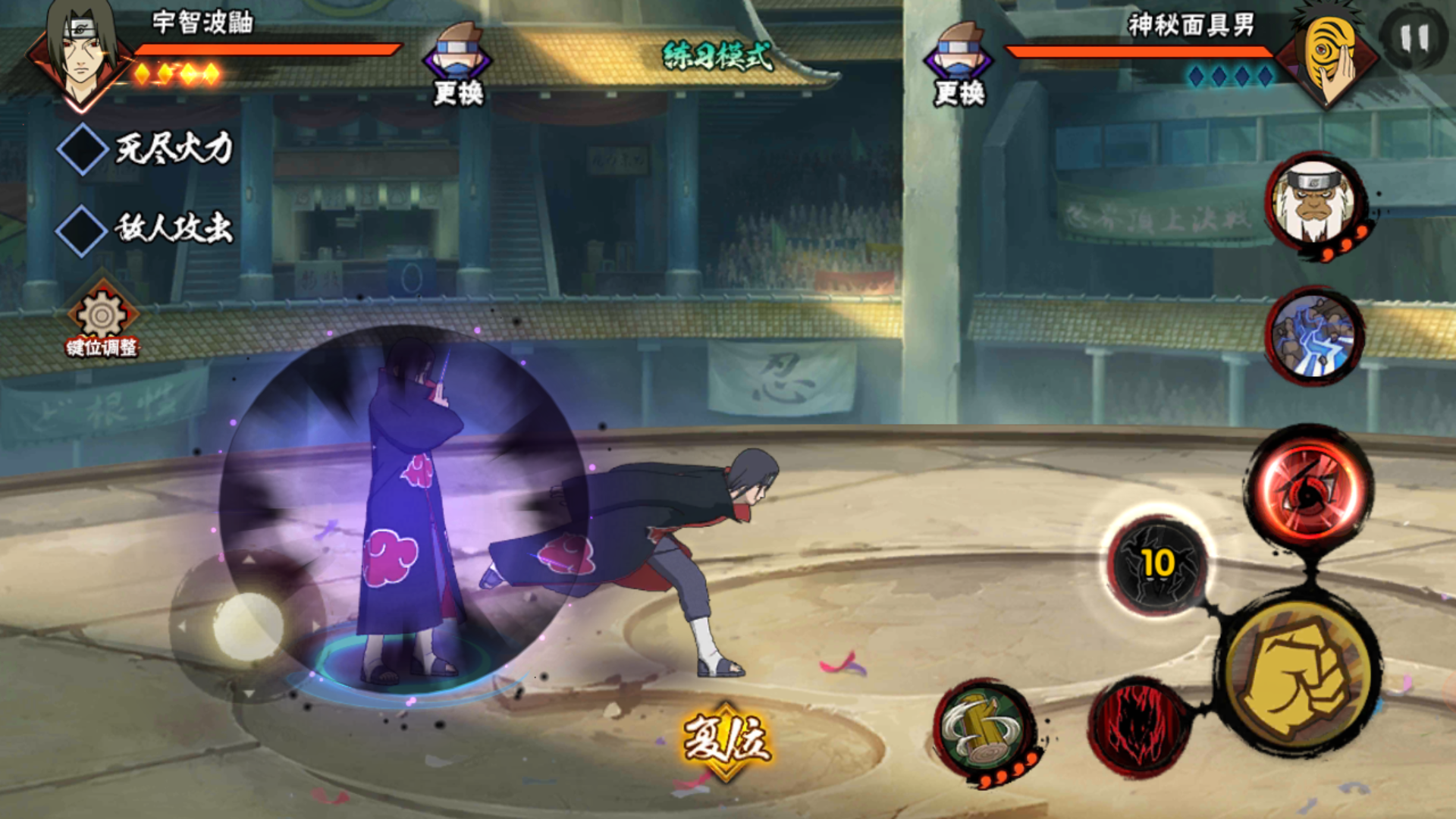Pause the match
Viewport: 1456px width, 819px height.
1413,38
